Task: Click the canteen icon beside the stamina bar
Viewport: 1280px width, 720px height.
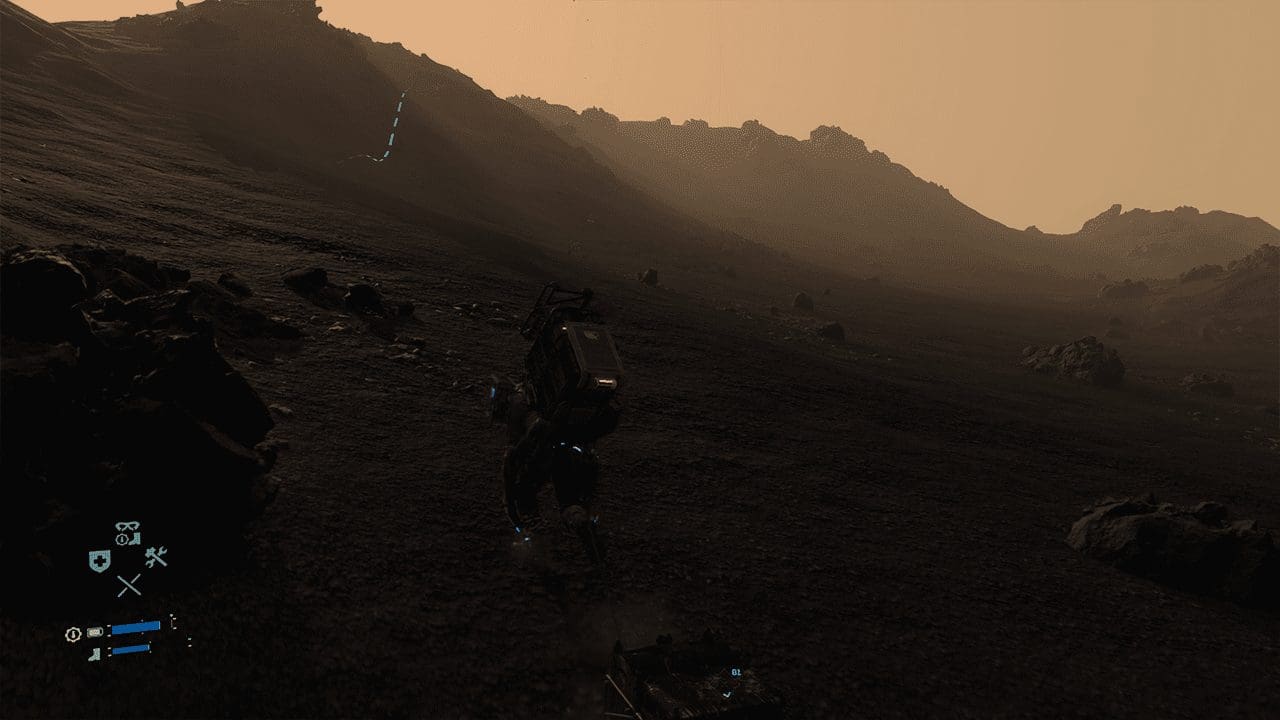Action: [94, 630]
